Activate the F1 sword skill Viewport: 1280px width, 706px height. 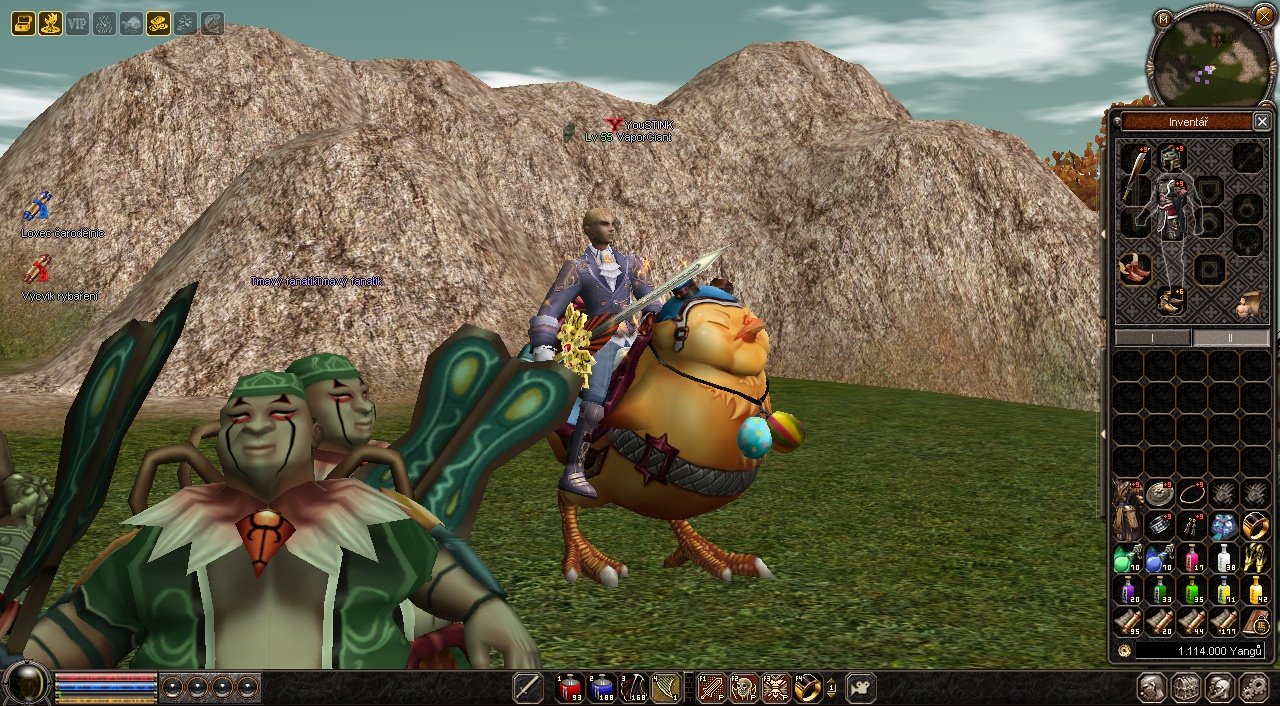tap(711, 688)
